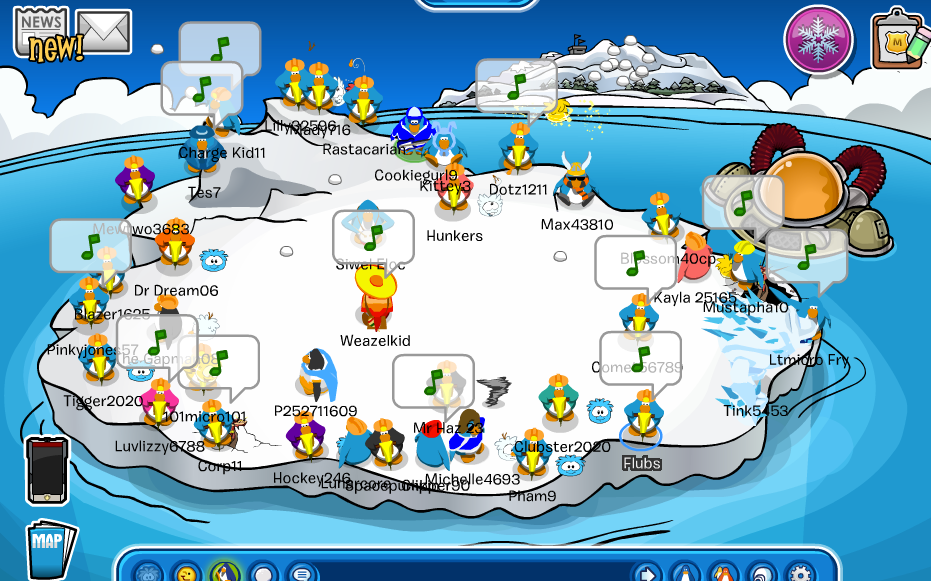This screenshot has height=581, width=931.
Task: Open the Club Penguin newspaper
Action: tap(40, 32)
